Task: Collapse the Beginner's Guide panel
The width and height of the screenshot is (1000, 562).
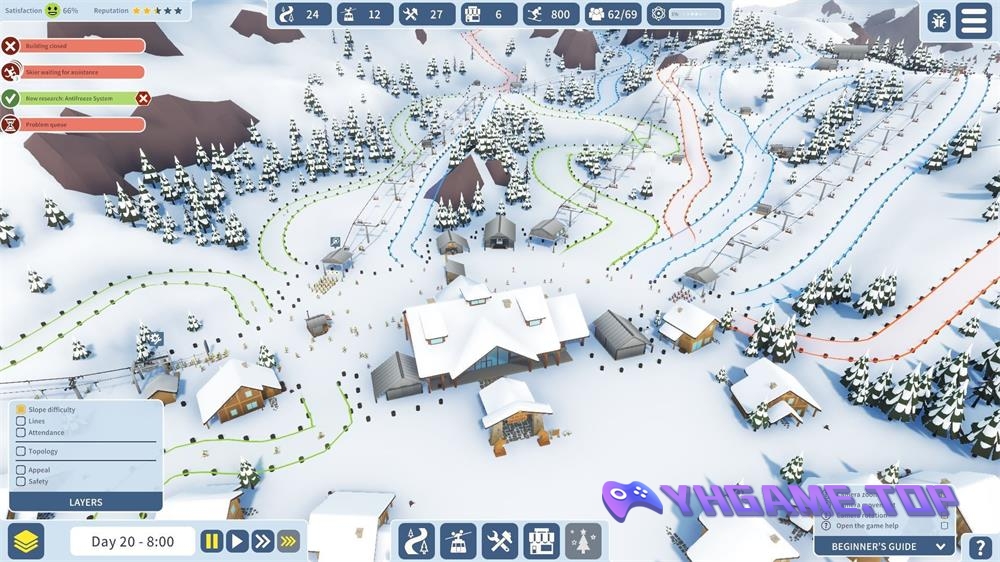Action: pos(940,546)
